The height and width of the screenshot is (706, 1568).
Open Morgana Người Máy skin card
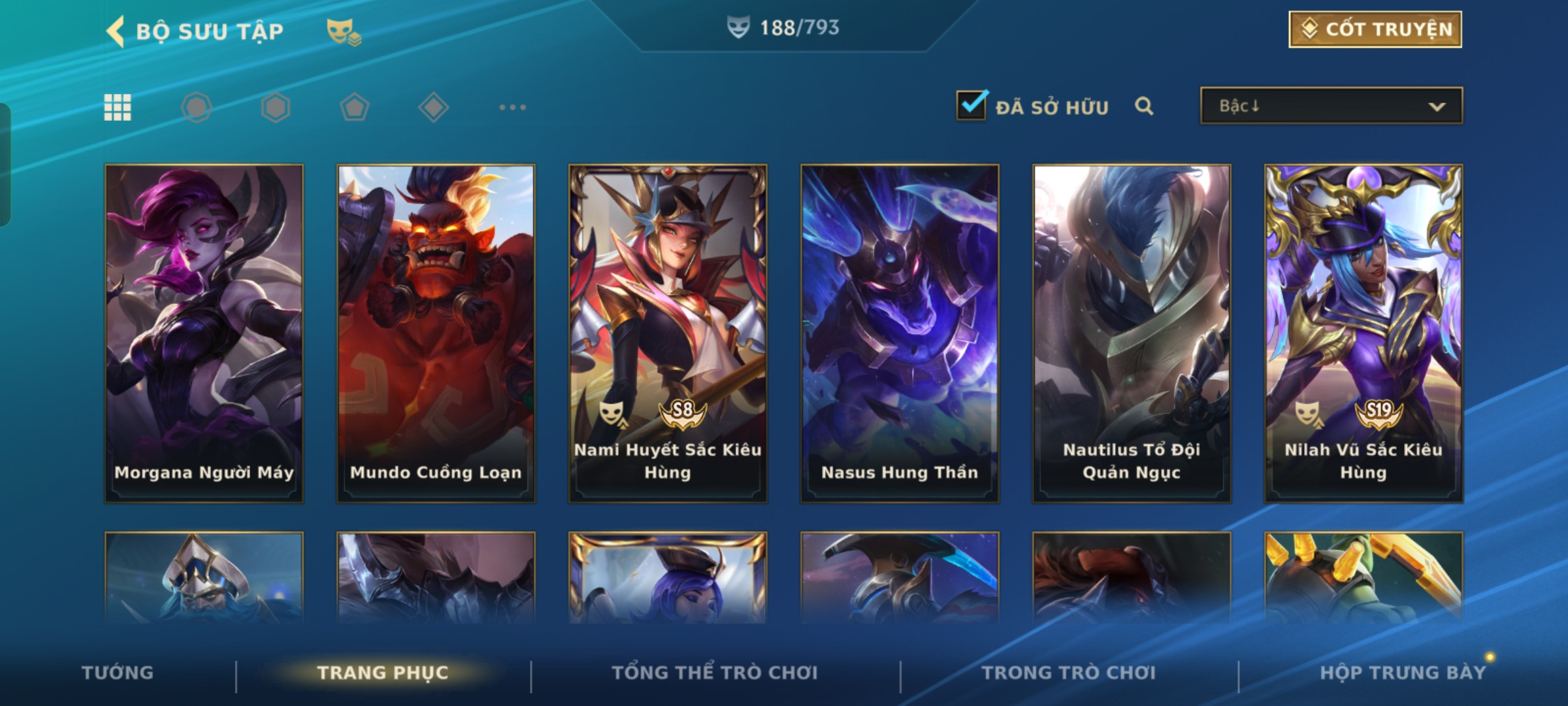(x=204, y=333)
